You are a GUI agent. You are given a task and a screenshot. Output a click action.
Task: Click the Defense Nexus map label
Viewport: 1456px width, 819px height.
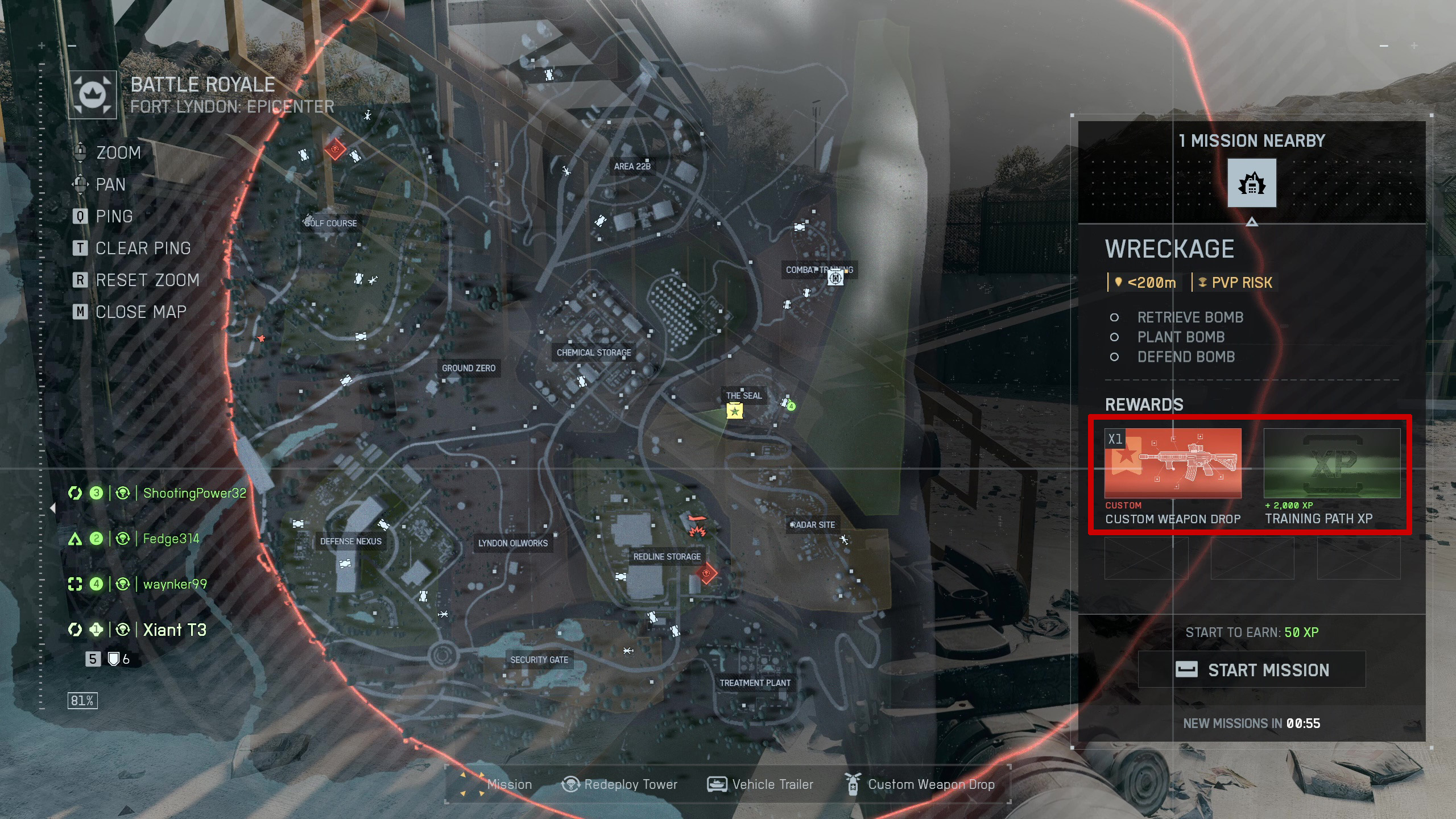click(x=350, y=541)
